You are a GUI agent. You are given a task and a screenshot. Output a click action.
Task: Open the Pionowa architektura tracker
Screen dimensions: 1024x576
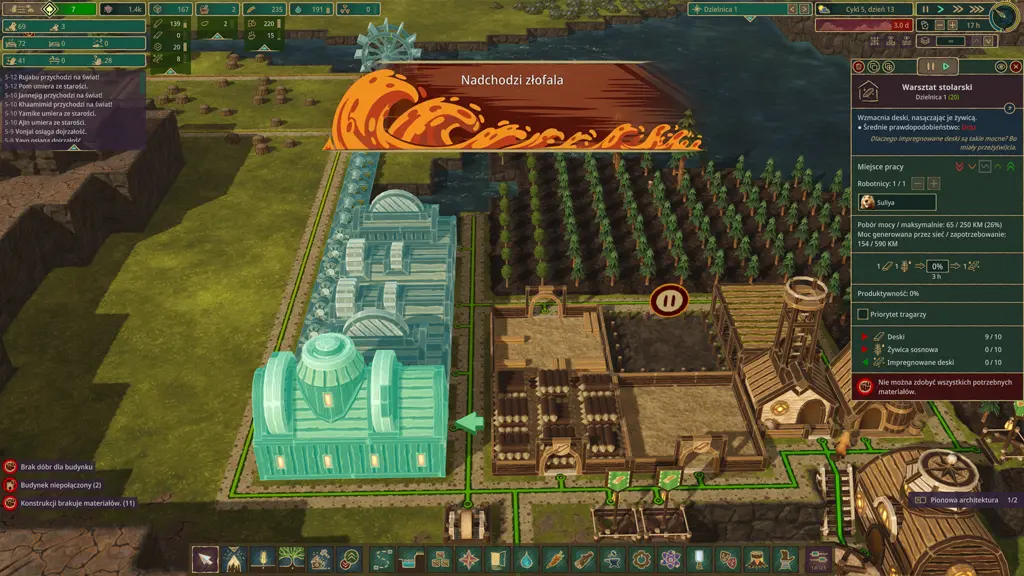pos(962,499)
